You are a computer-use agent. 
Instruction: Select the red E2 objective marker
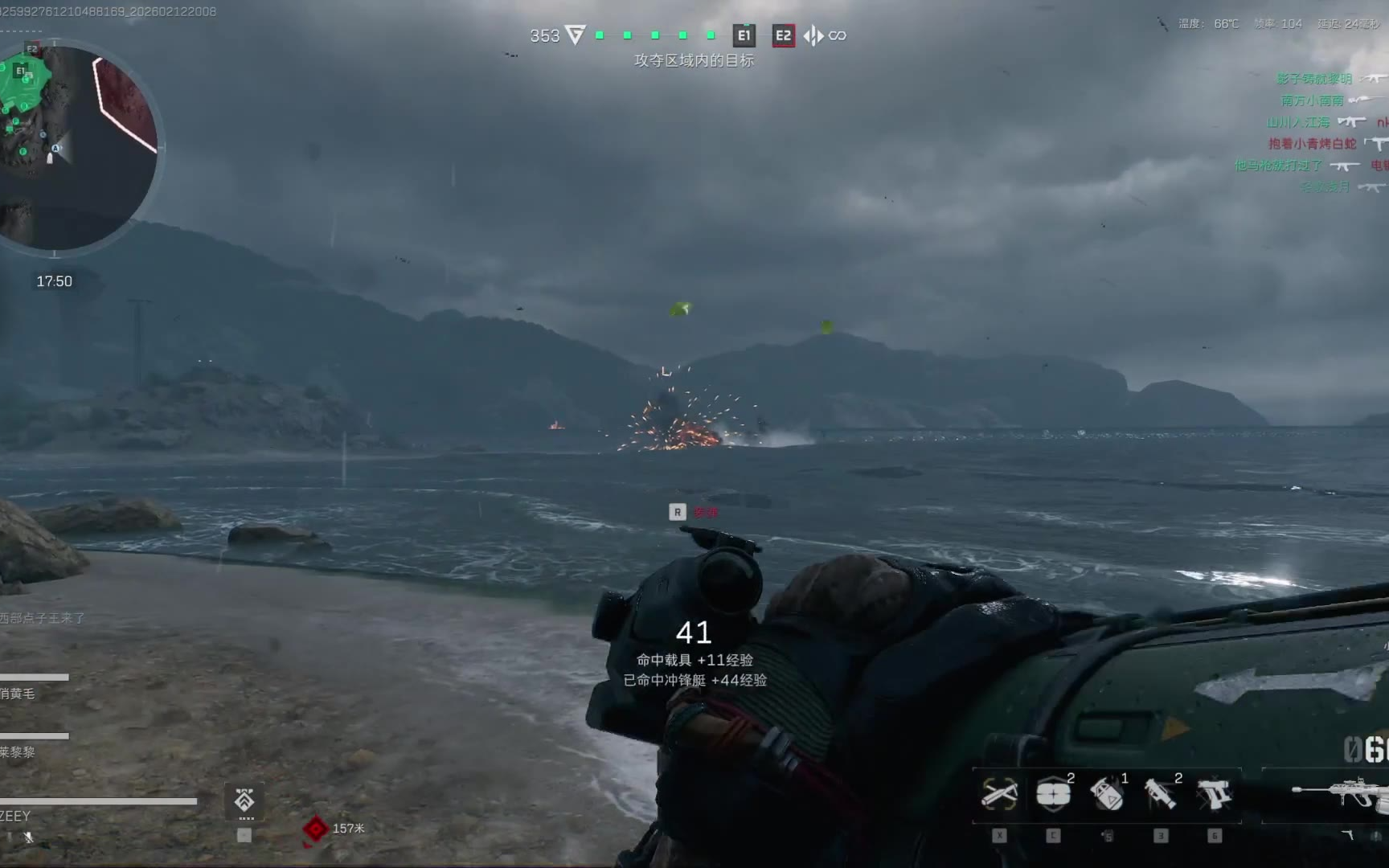(x=783, y=35)
